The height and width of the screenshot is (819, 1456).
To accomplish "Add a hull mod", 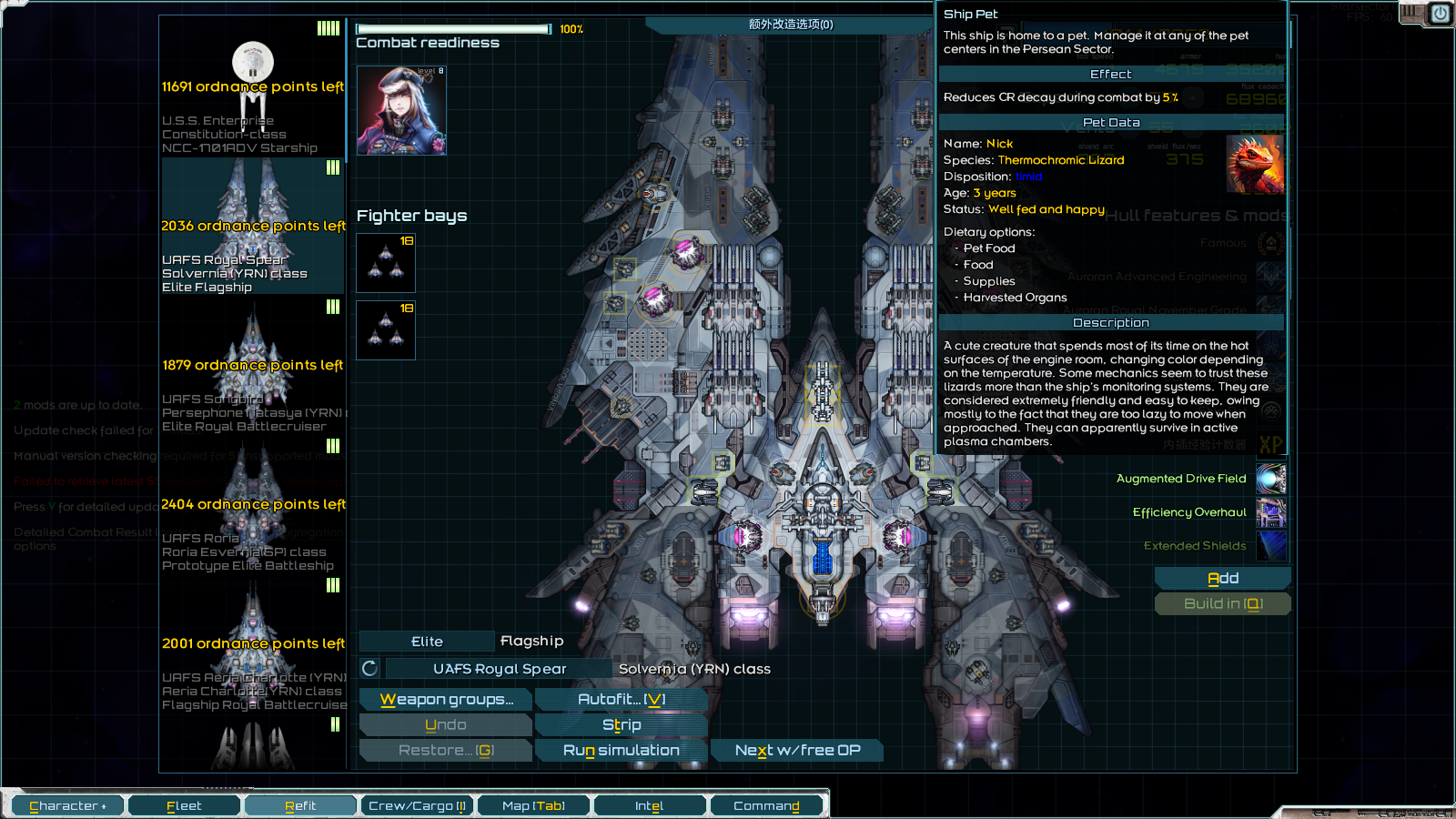I will [x=1222, y=578].
